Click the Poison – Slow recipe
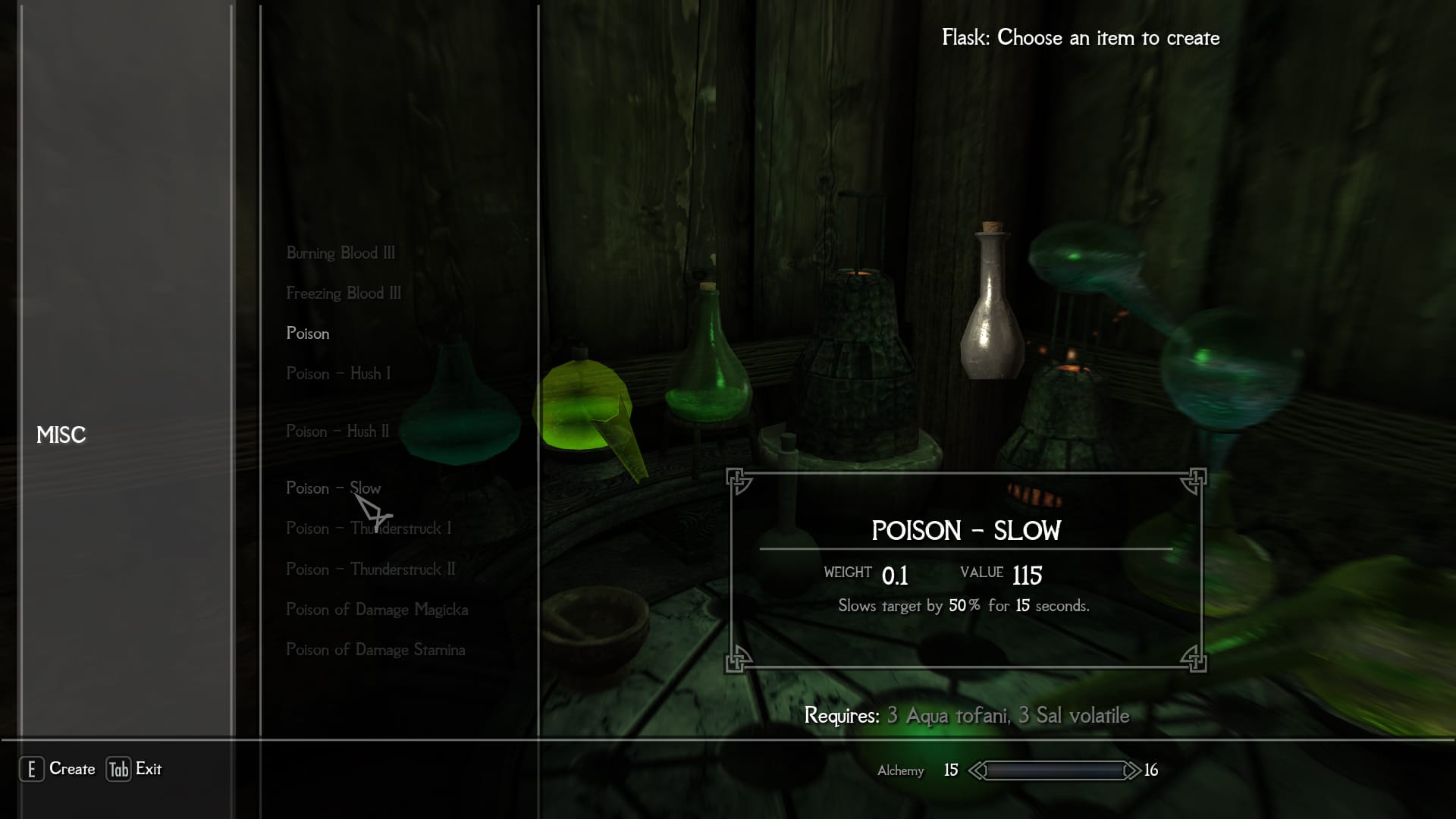 (x=333, y=488)
